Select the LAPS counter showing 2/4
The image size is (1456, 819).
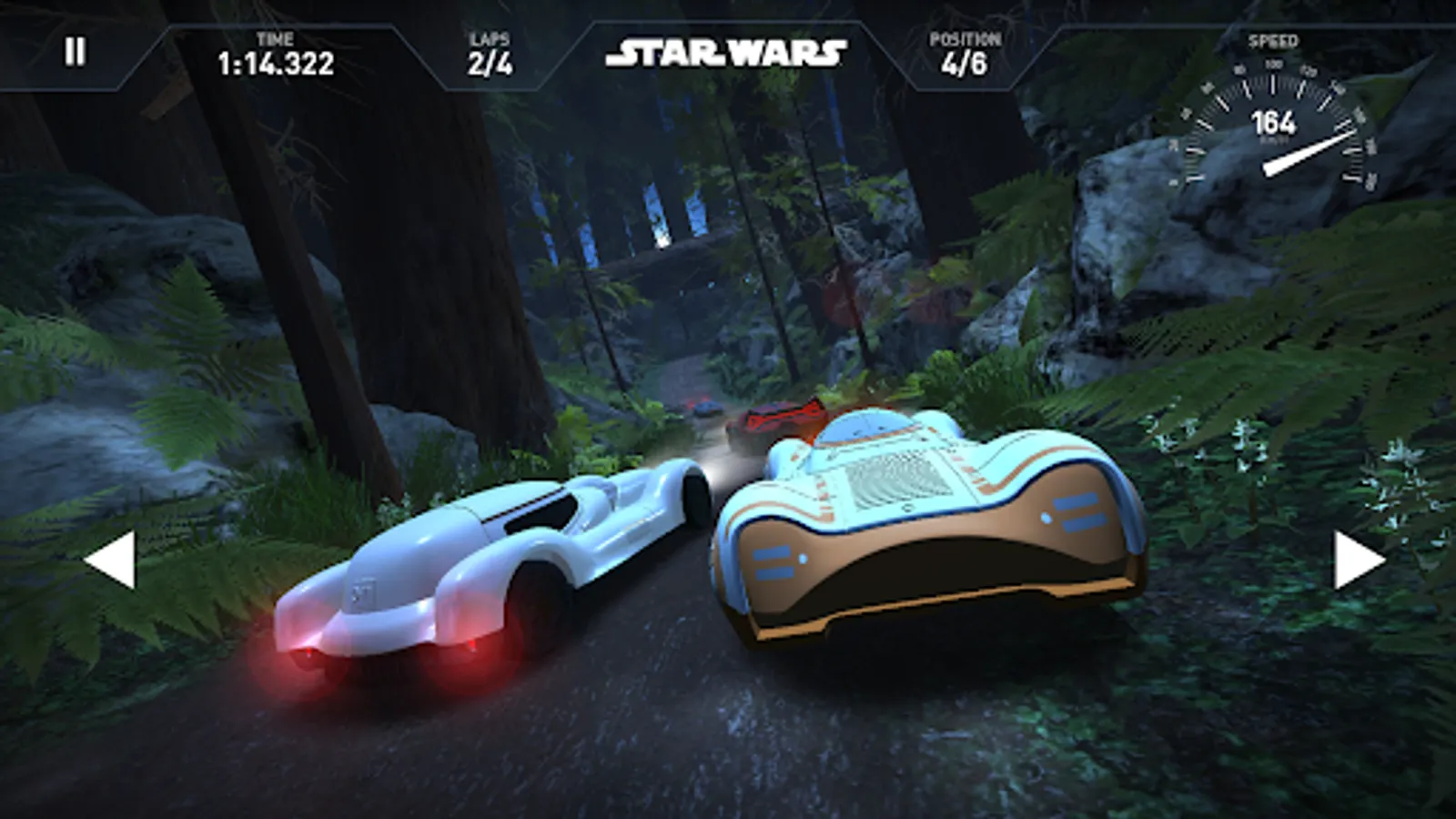[x=492, y=65]
